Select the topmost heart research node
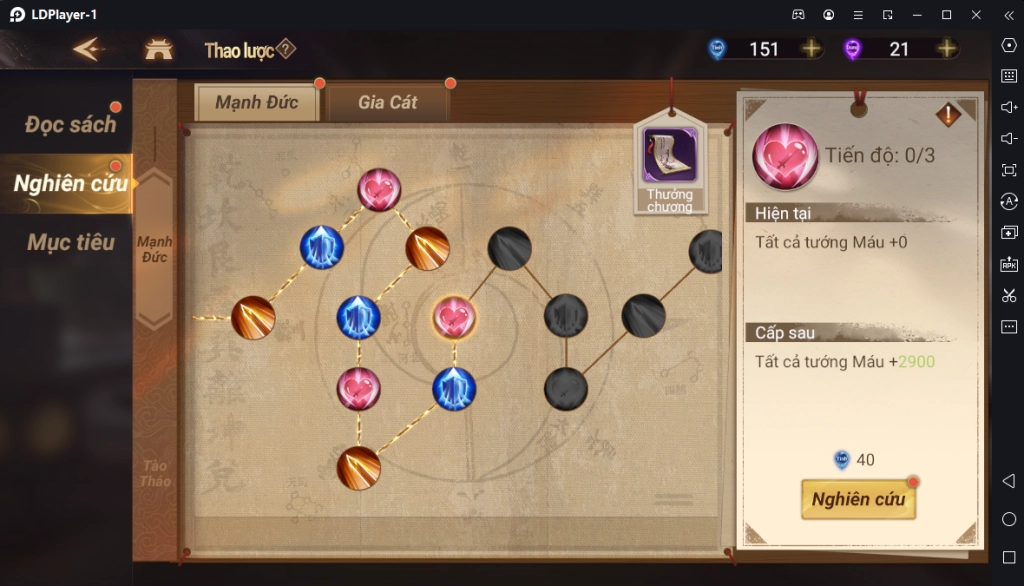1024x586 pixels. pos(379,190)
